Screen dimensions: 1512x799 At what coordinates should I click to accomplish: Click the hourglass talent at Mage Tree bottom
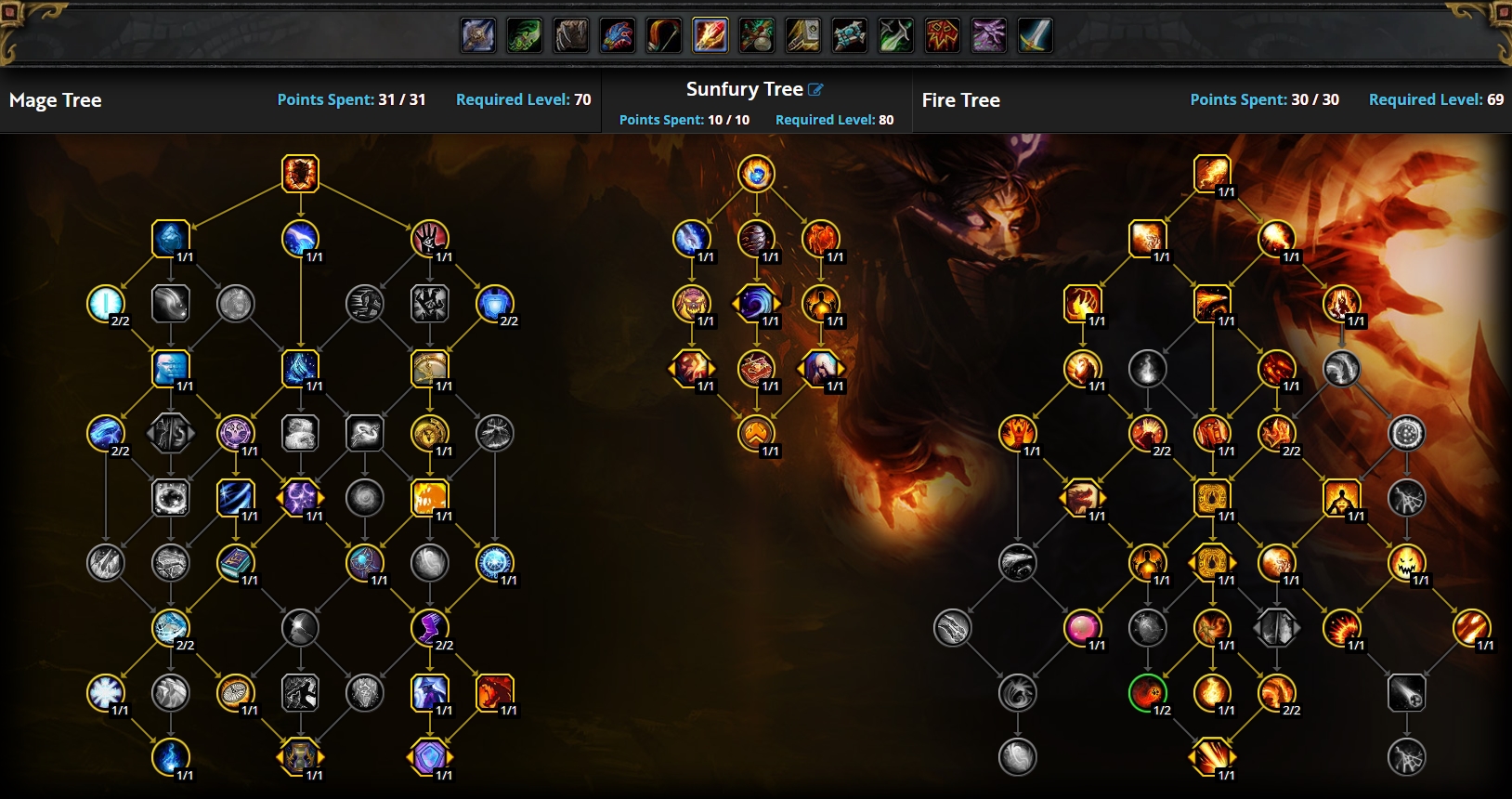click(300, 757)
